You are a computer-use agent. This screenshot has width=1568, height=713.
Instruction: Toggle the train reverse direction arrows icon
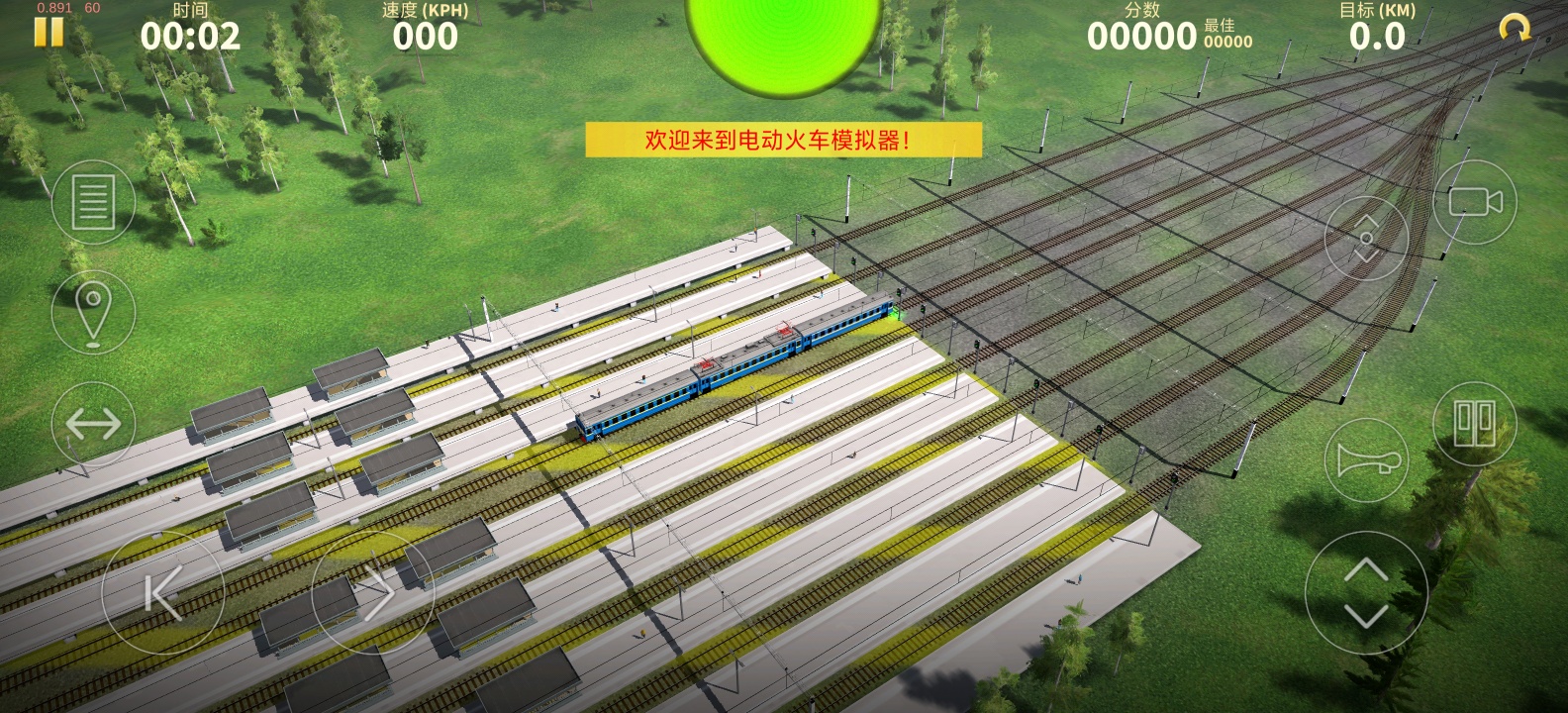coord(93,423)
